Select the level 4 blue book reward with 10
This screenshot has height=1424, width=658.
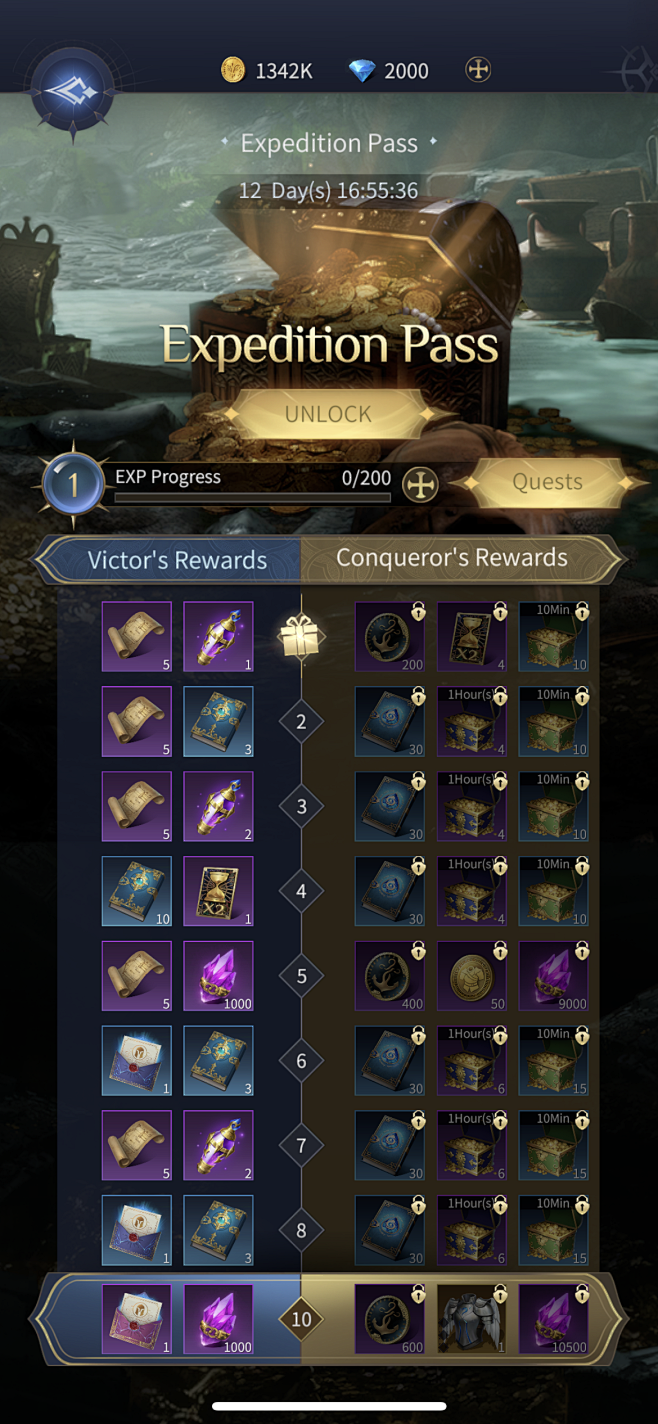[x=136, y=891]
